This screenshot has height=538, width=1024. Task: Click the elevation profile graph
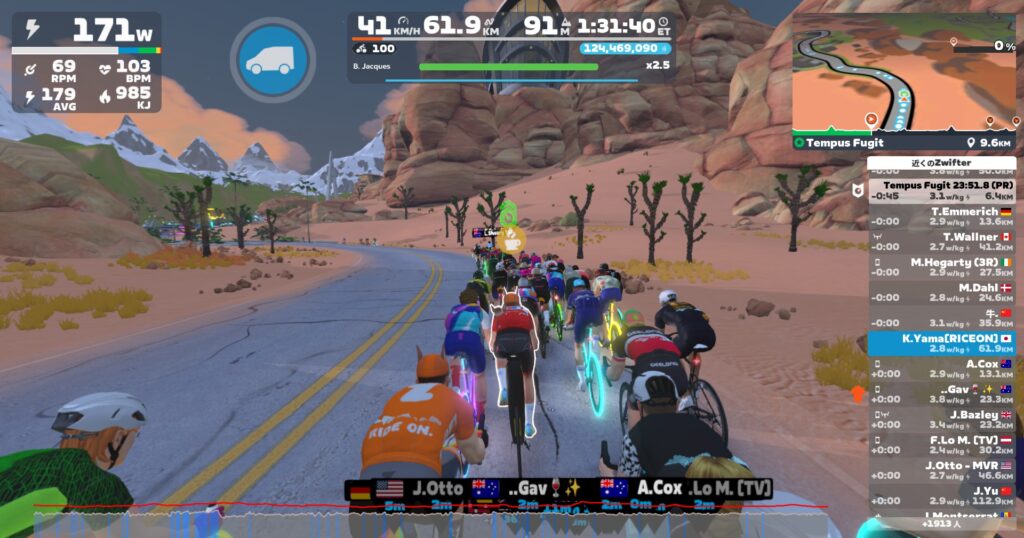430,516
